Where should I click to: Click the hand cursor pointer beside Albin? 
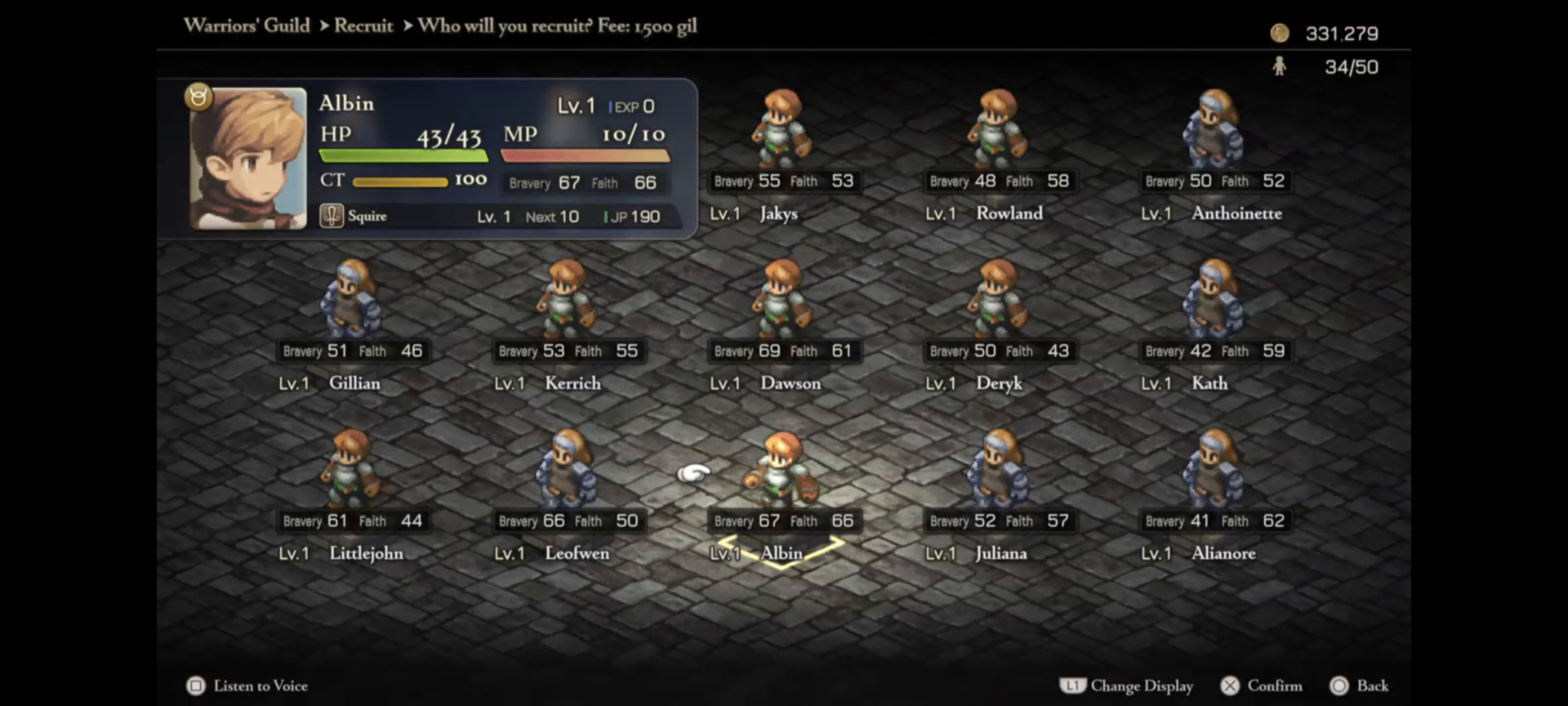click(693, 473)
